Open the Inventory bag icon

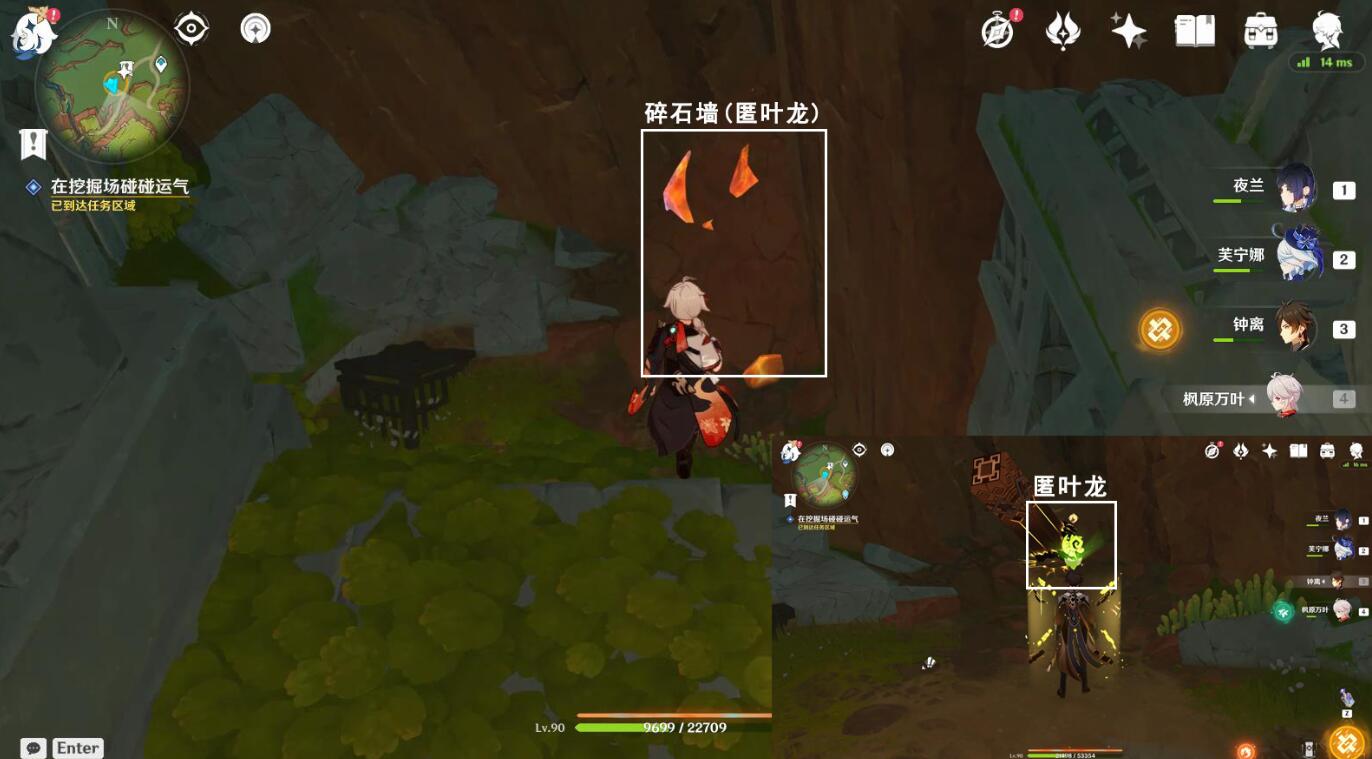point(1260,31)
